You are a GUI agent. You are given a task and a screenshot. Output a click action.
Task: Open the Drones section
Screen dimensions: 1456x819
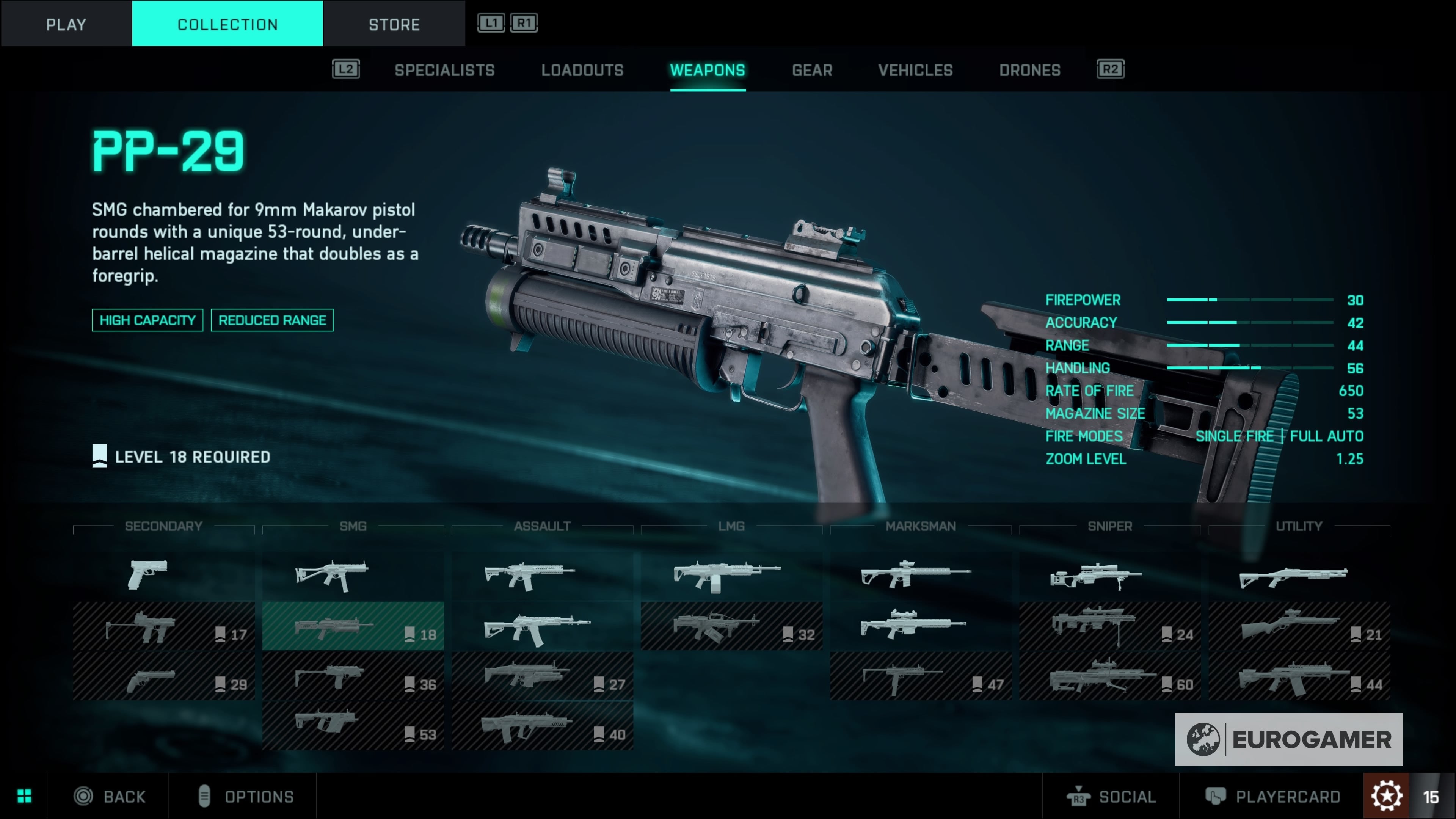pos(1029,70)
